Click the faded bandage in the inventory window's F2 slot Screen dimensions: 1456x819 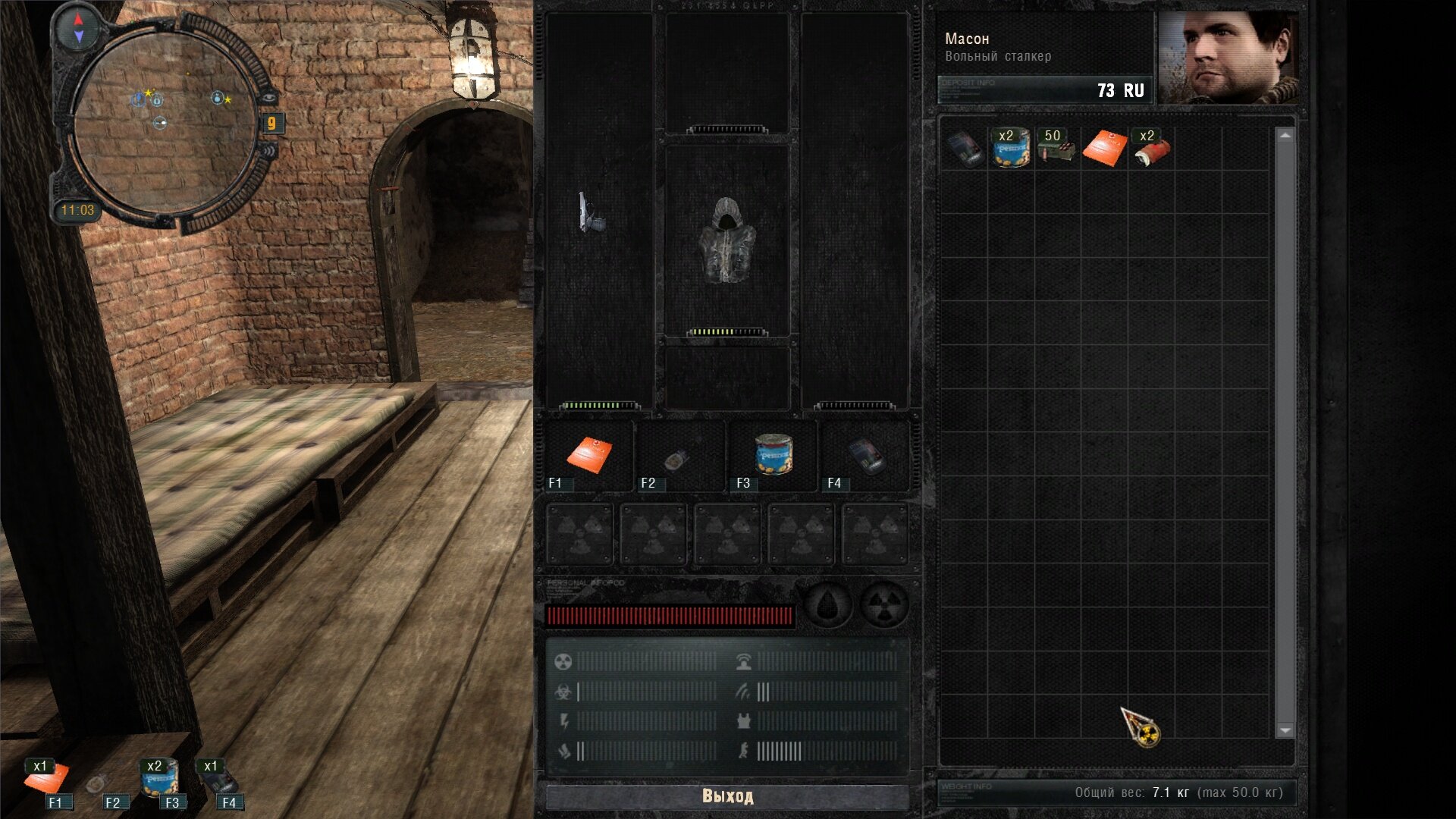tap(677, 459)
